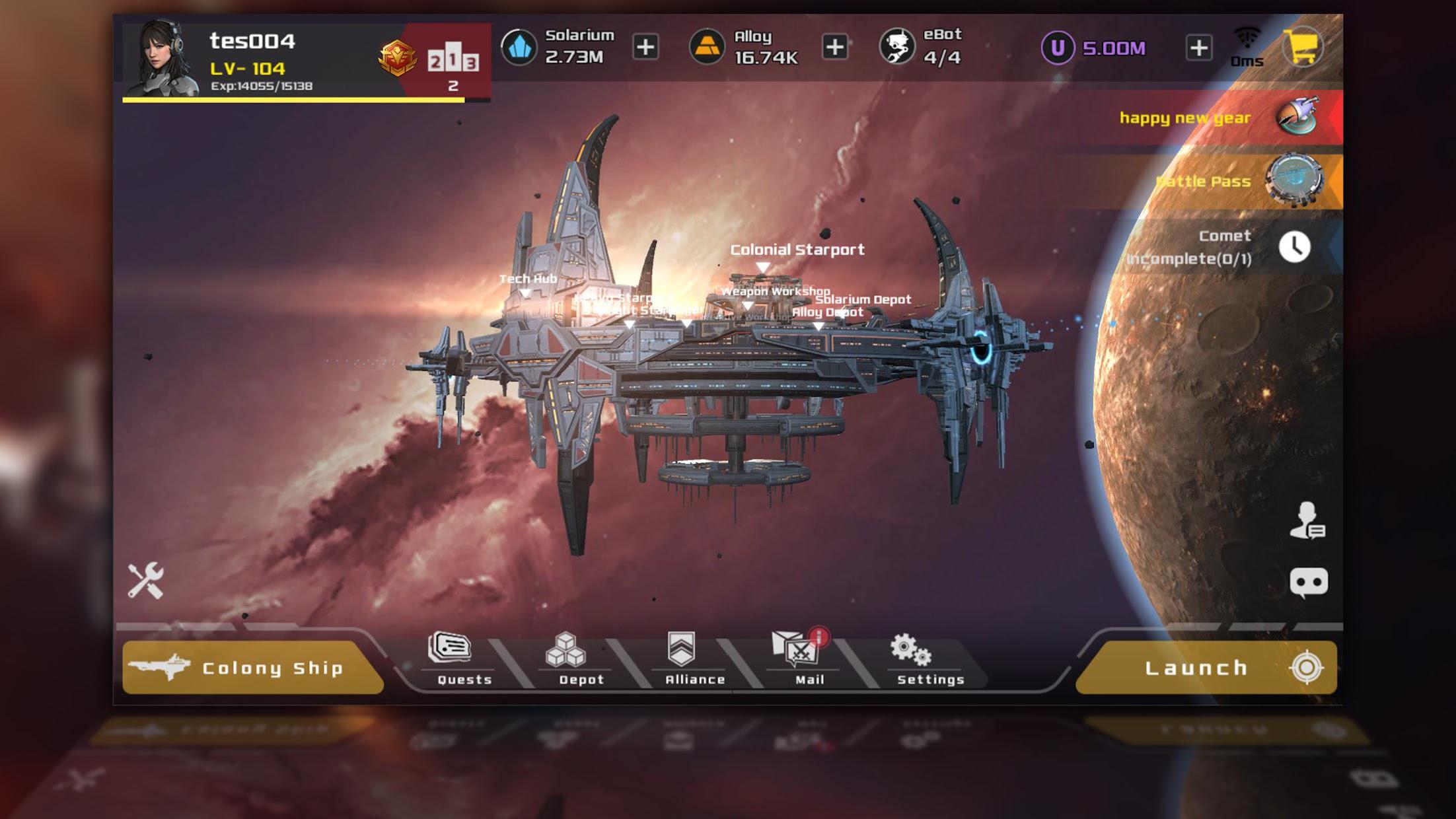
Task: Open the contacts person icon
Action: tap(1307, 521)
